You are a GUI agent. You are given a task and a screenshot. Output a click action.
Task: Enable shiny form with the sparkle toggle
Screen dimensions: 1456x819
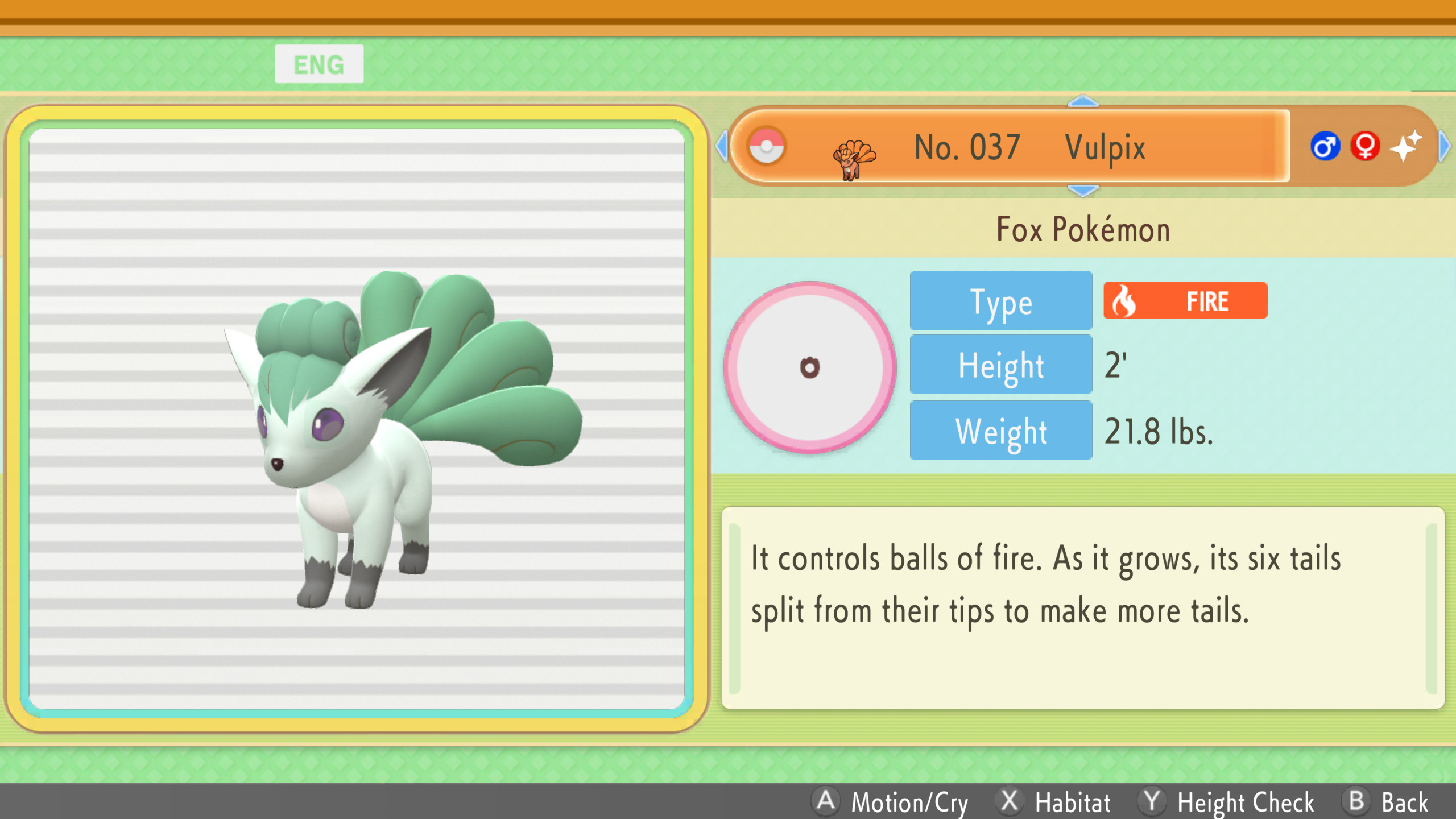coord(1407,146)
